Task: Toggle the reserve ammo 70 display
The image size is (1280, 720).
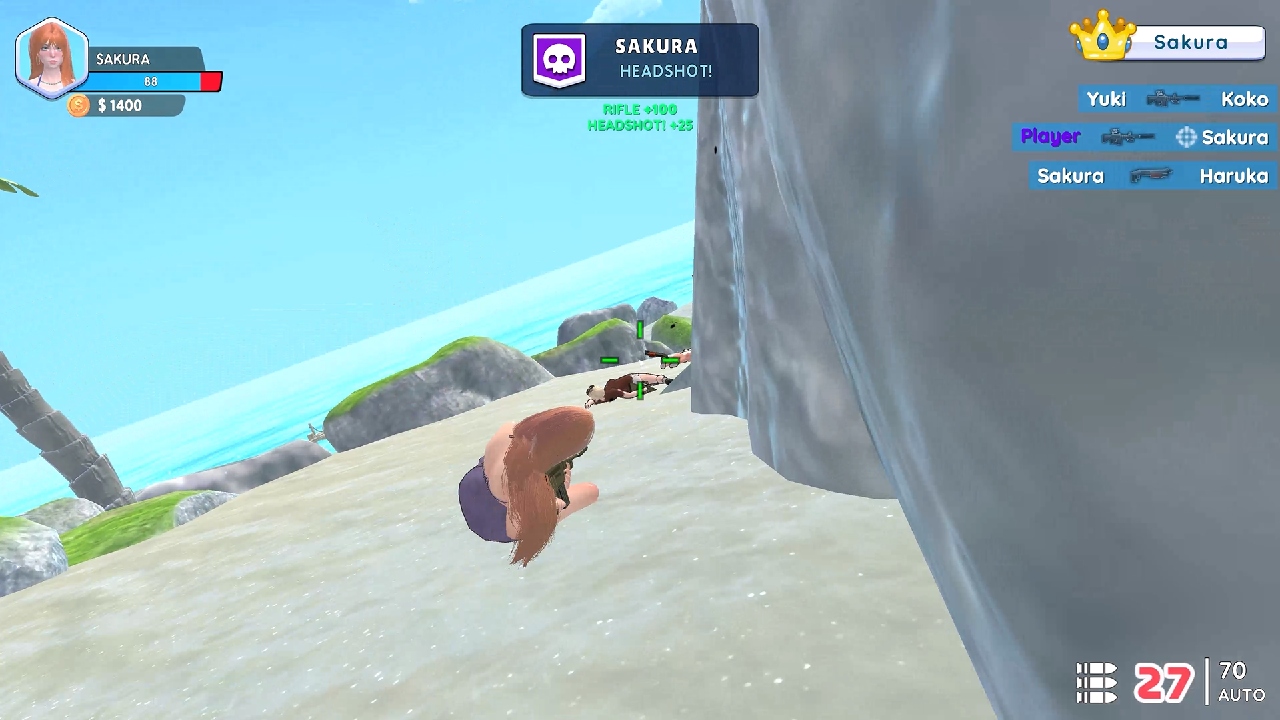Action: (x=1231, y=670)
